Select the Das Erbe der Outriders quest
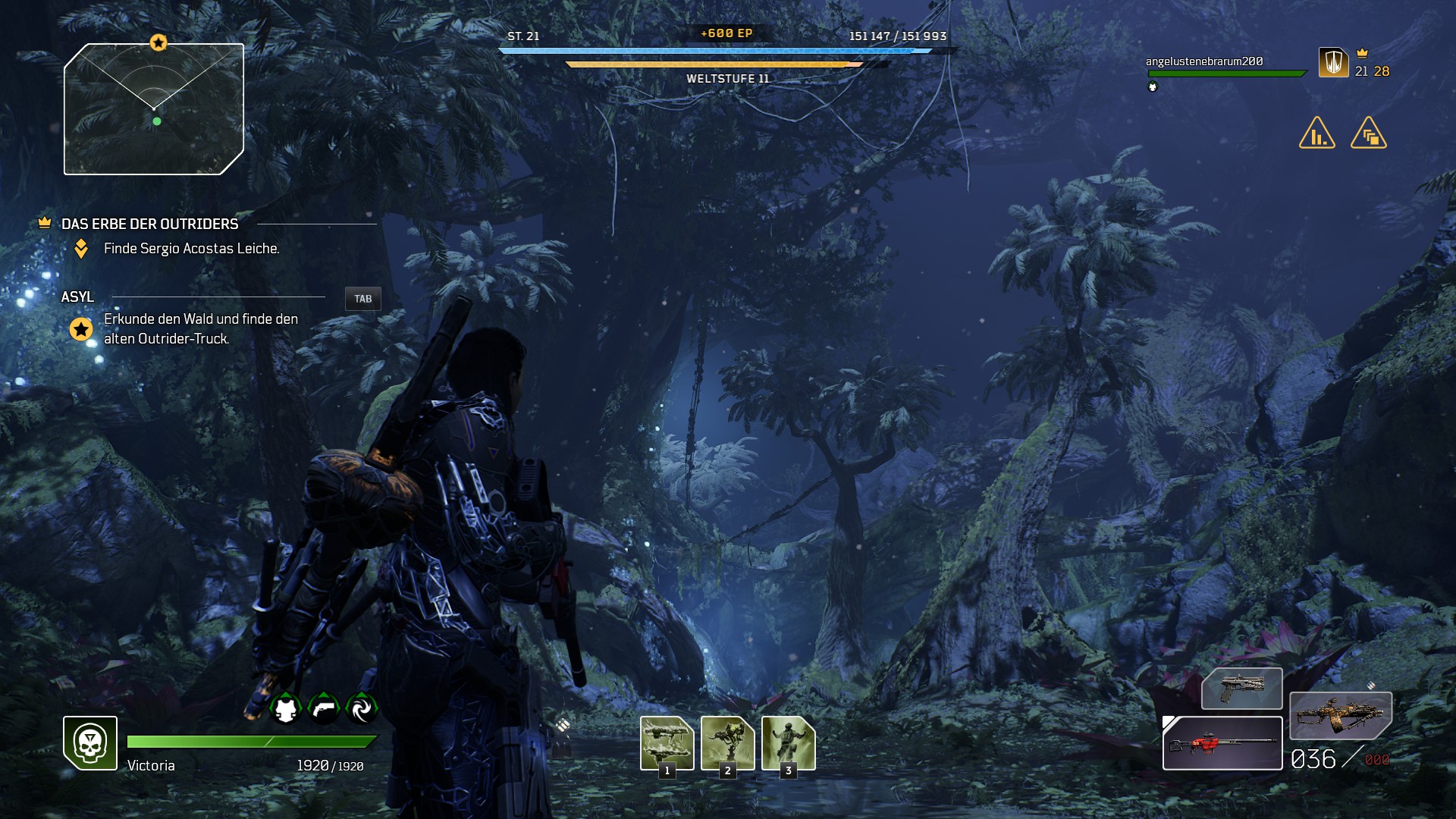Image resolution: width=1456 pixels, height=819 pixels. tap(149, 224)
